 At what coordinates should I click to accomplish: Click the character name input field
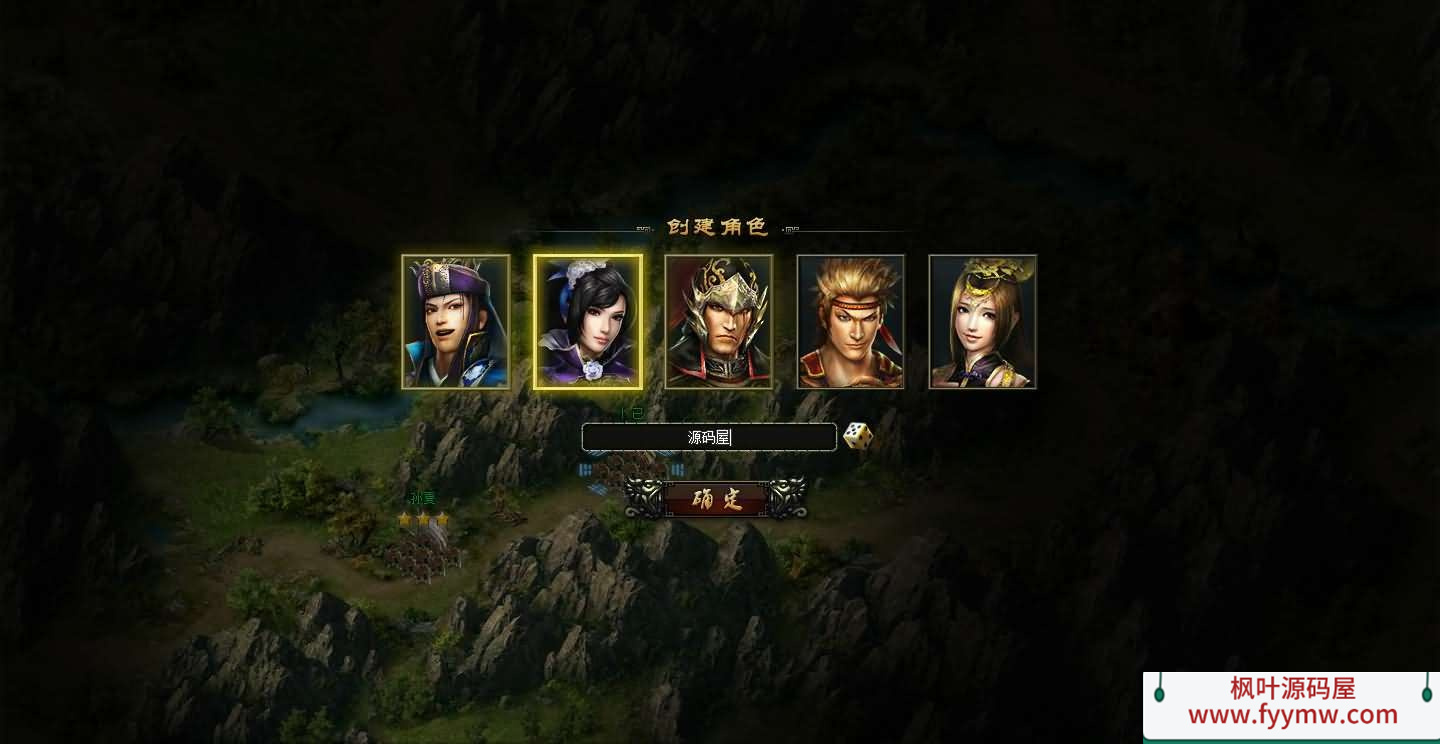[709, 437]
